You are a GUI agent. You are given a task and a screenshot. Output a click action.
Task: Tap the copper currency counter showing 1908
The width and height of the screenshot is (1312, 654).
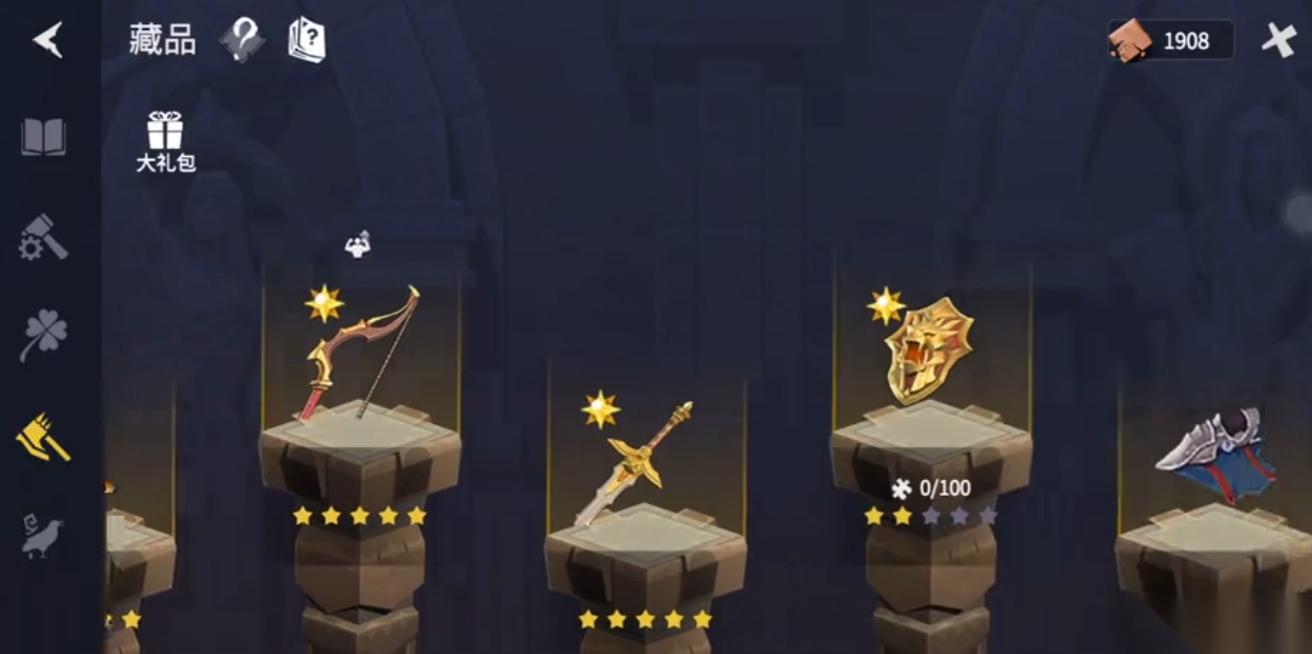[1170, 41]
